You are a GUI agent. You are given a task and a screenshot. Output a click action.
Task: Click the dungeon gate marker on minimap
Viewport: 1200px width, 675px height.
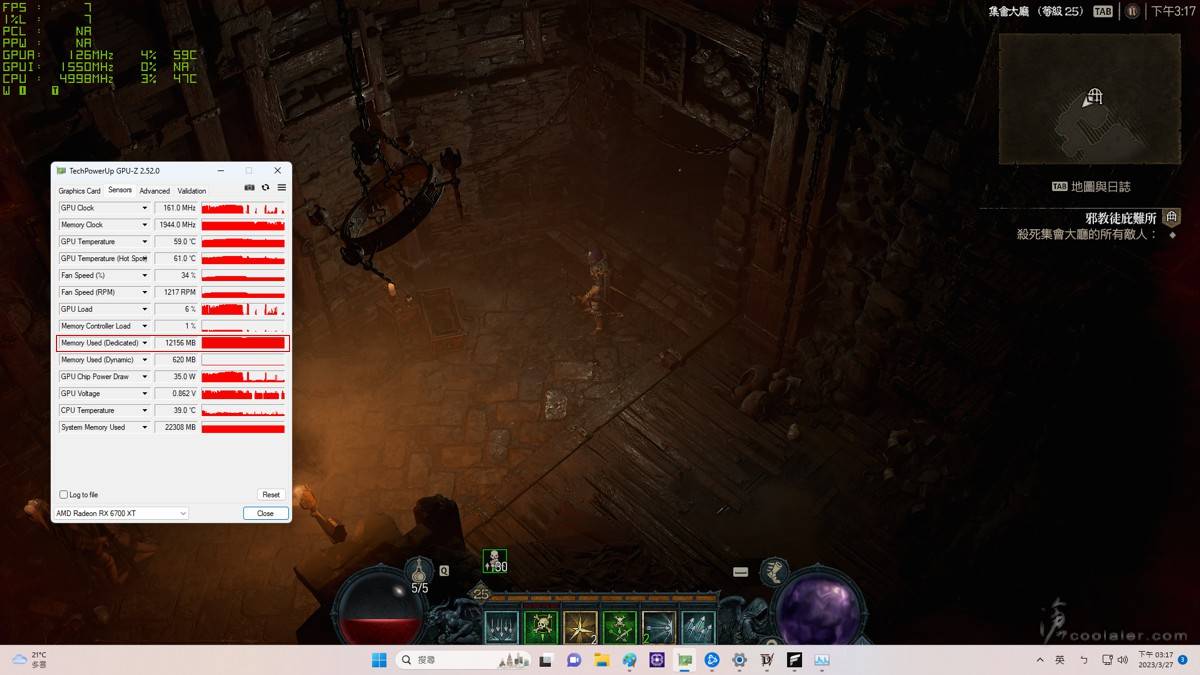[x=1095, y=97]
